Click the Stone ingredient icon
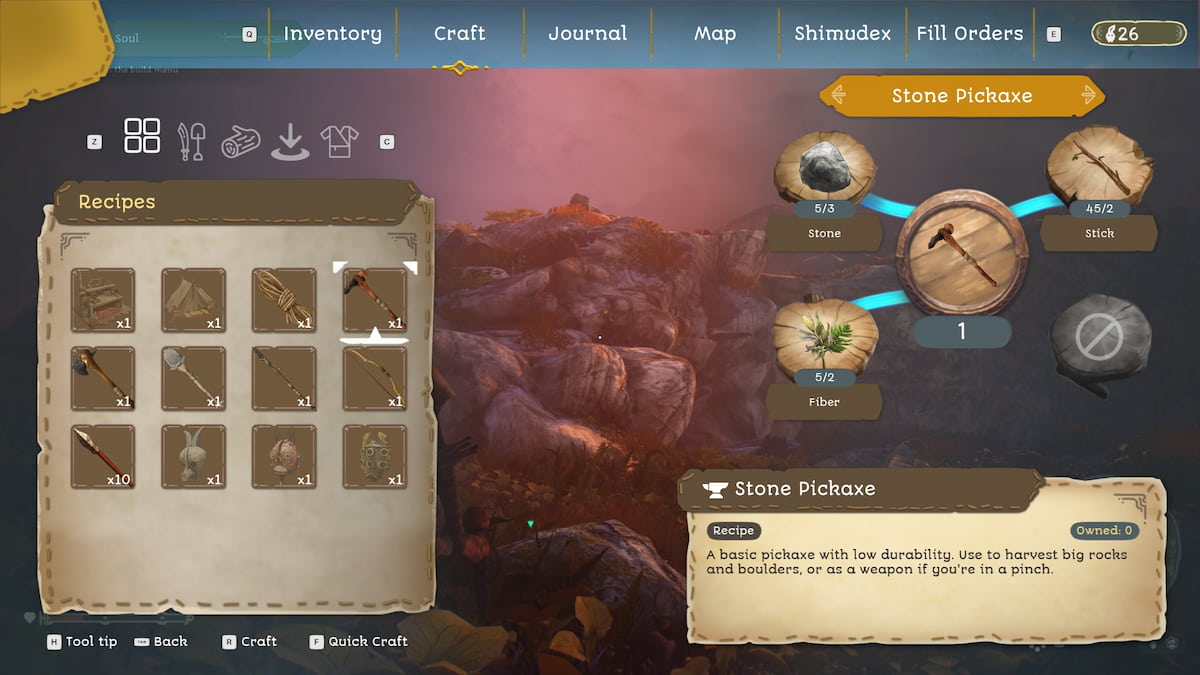The height and width of the screenshot is (675, 1200). [825, 168]
